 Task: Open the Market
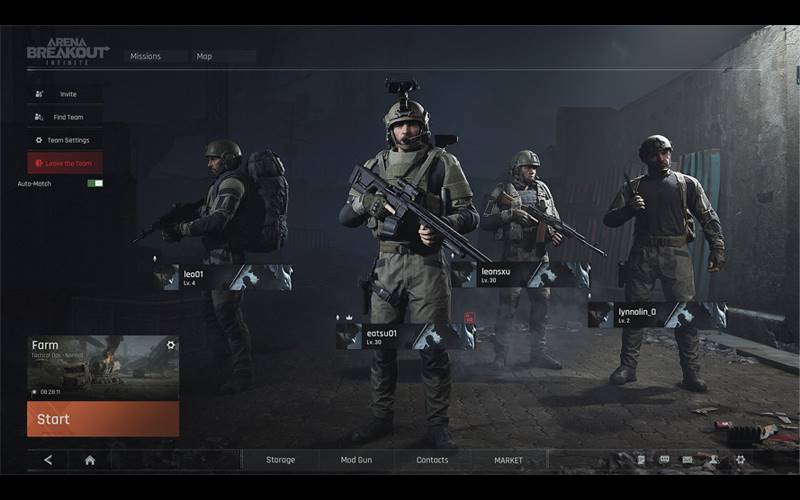[508, 460]
